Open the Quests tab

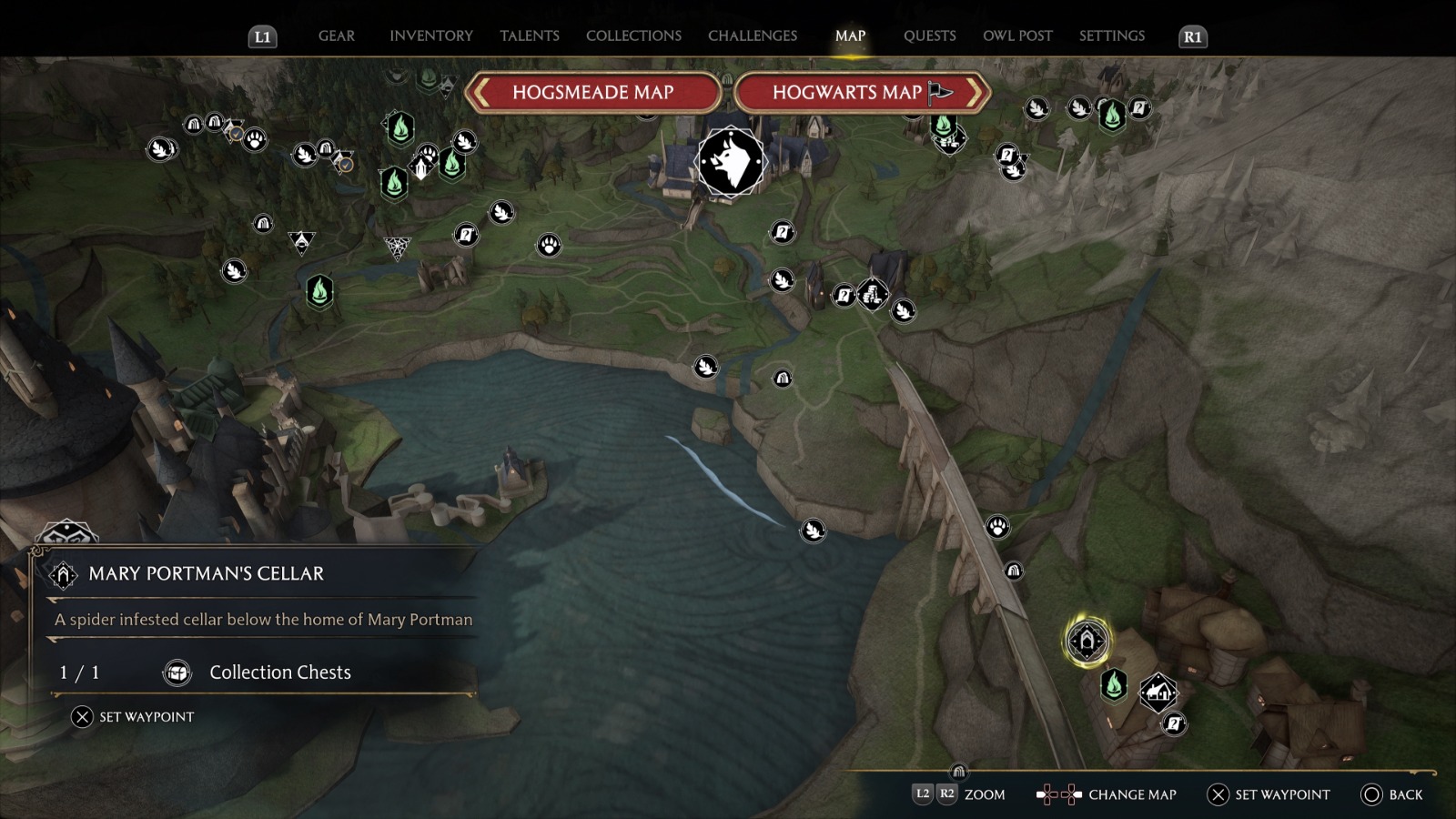click(929, 36)
